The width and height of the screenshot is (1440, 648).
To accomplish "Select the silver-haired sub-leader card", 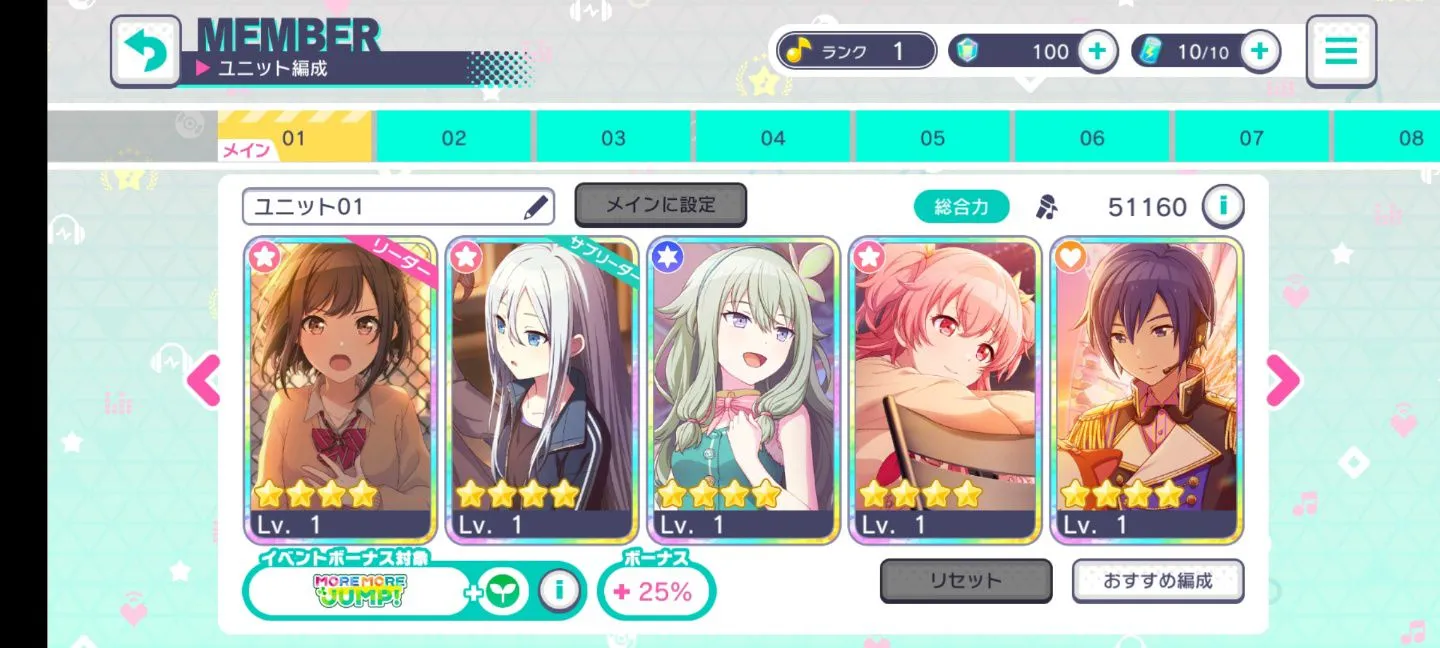I will (542, 390).
